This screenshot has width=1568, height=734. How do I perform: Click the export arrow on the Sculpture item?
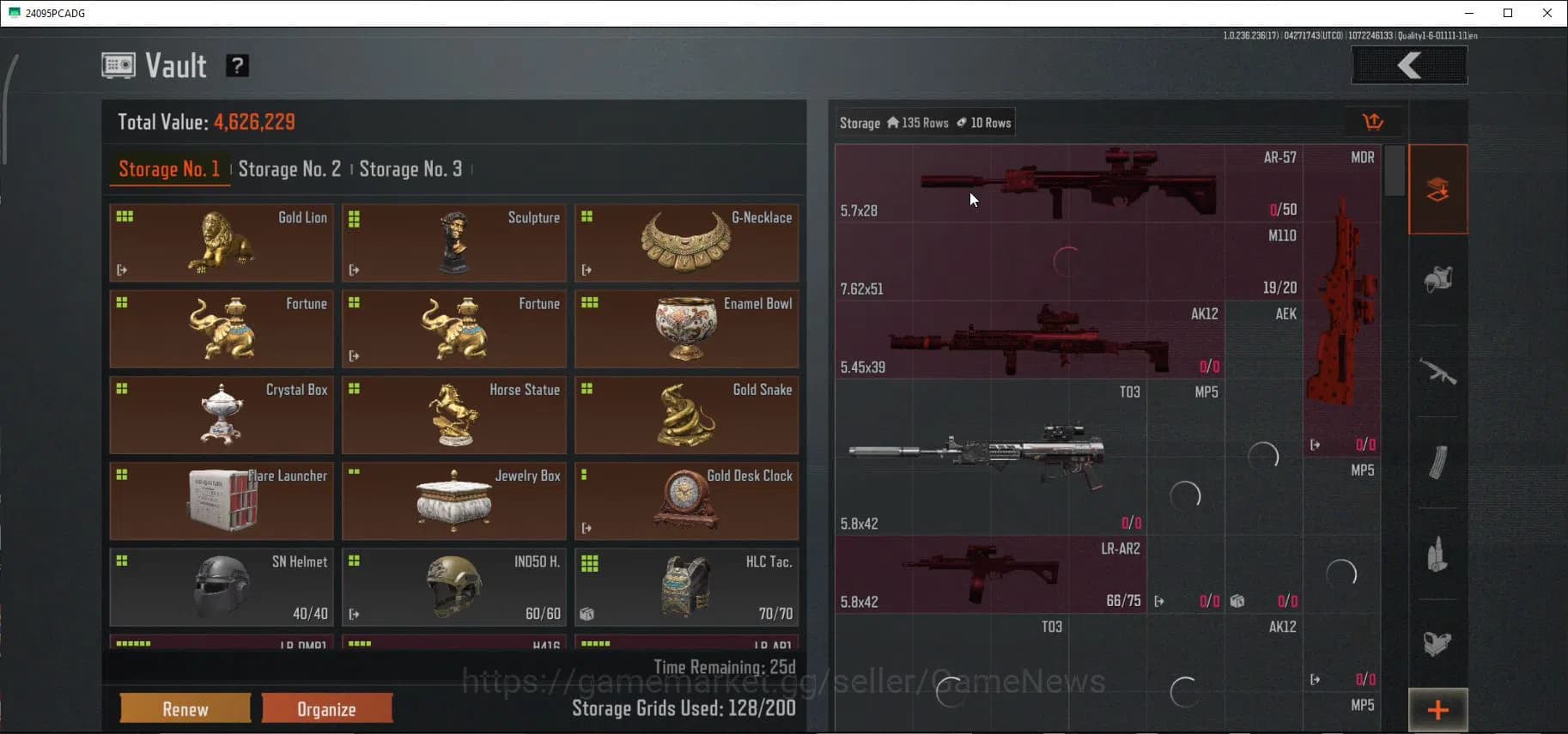pyautogui.click(x=354, y=270)
